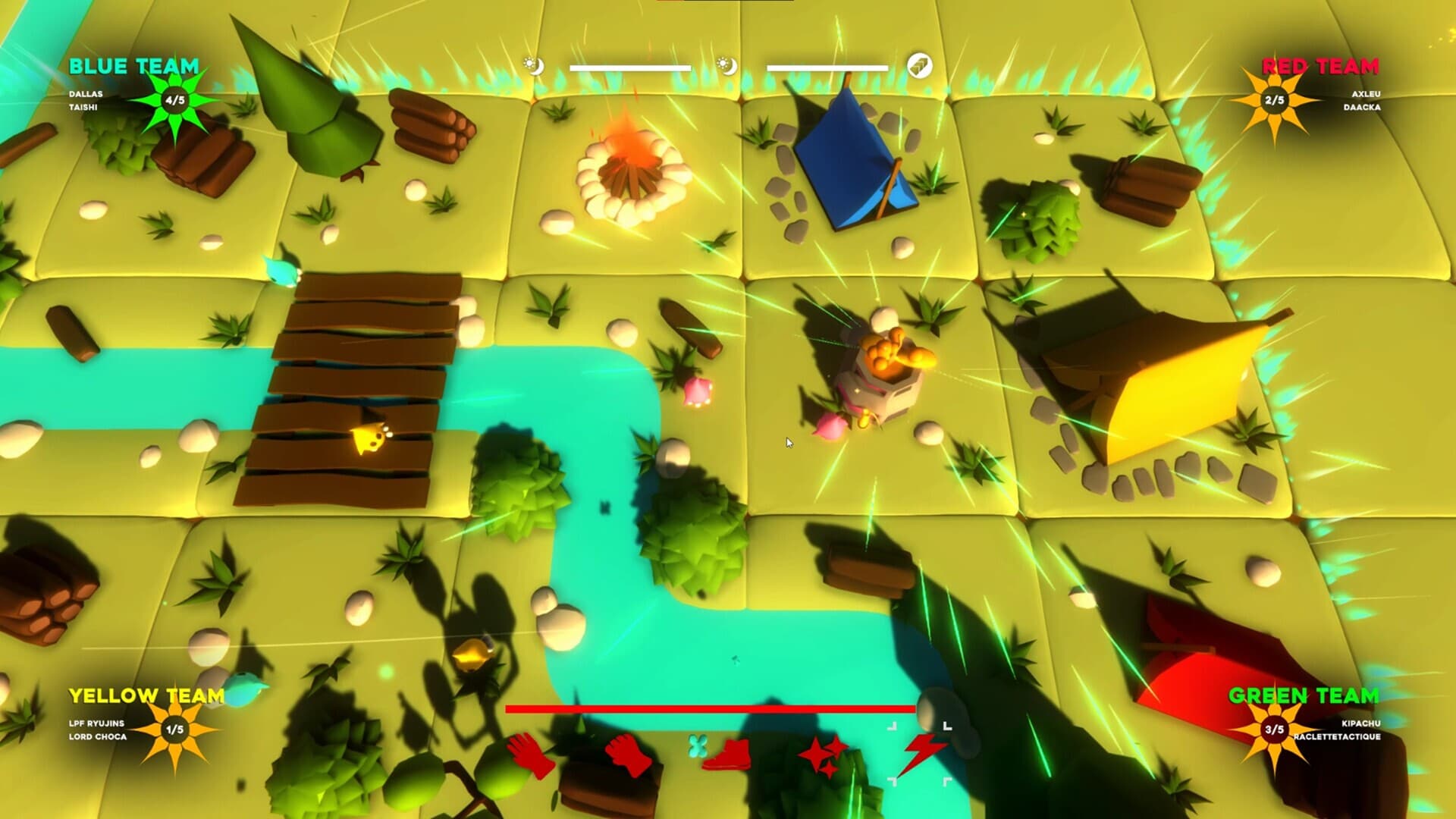Click the red health bar at the bottom
The width and height of the screenshot is (1456, 819).
[711, 709]
